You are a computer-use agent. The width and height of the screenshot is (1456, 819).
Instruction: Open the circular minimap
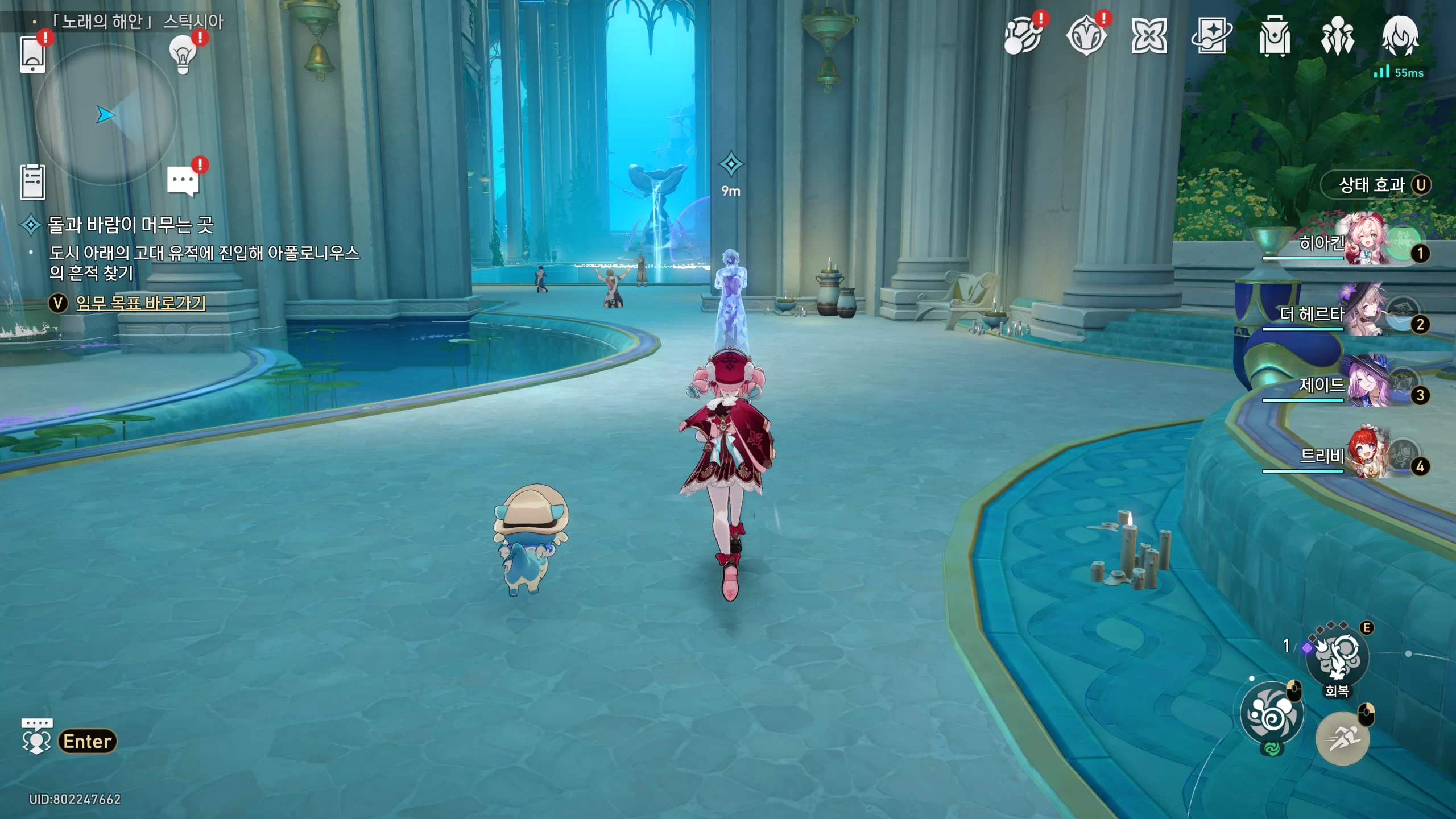(x=106, y=115)
